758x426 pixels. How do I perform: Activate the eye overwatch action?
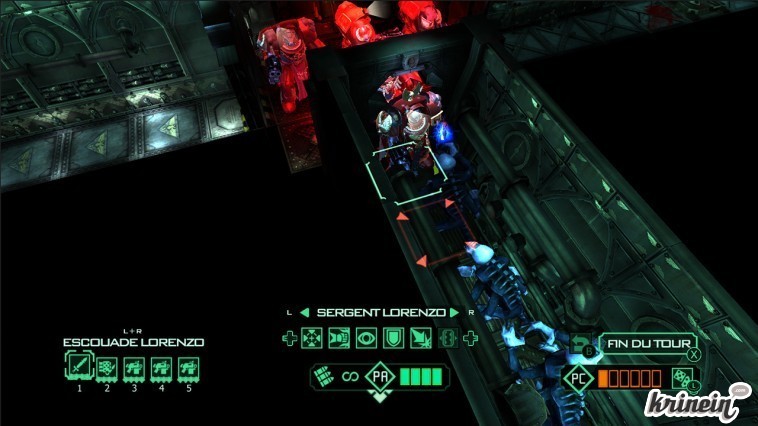(x=366, y=338)
